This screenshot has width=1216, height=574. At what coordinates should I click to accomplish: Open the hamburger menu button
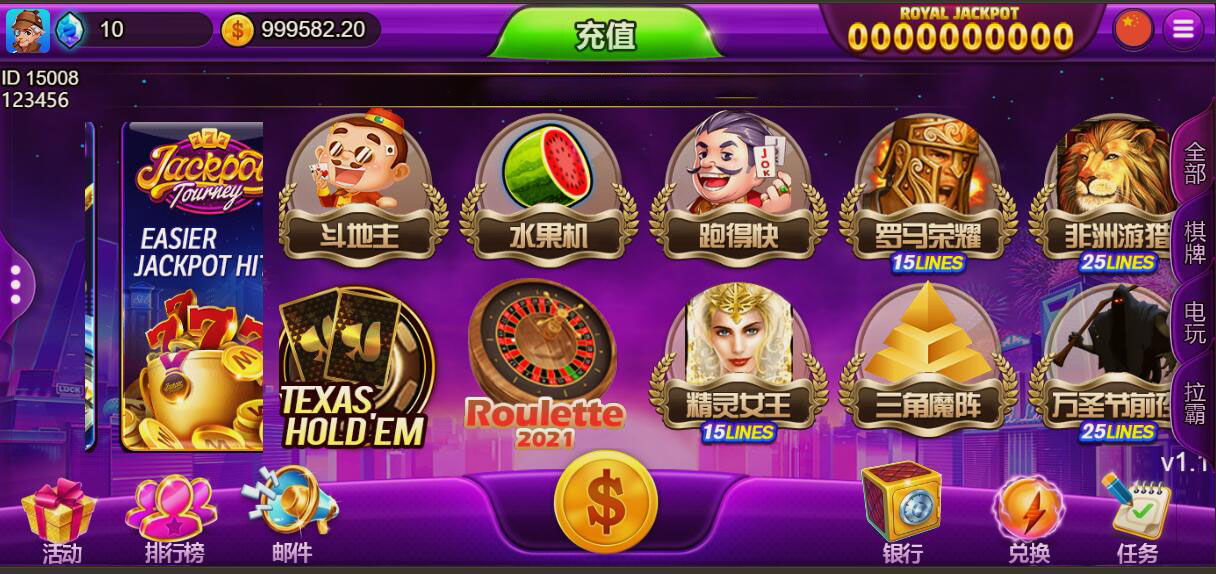point(1183,30)
